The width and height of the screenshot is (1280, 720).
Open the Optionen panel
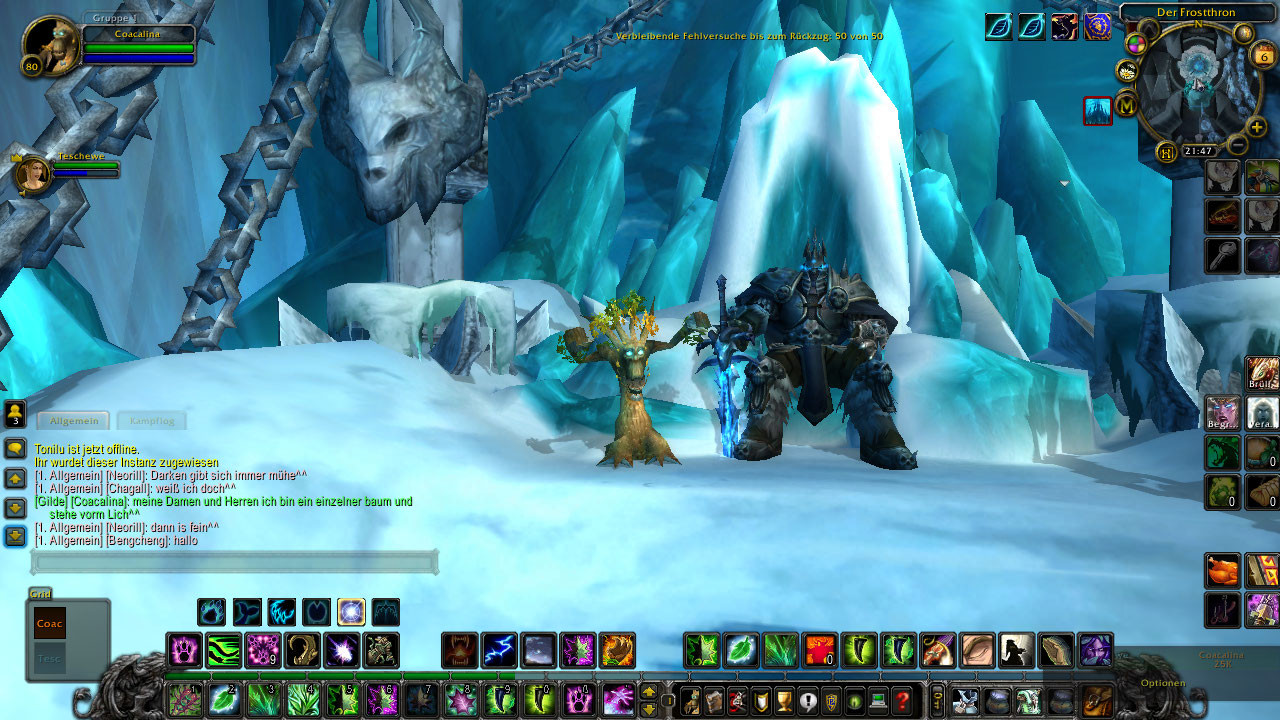pyautogui.click(x=1162, y=683)
